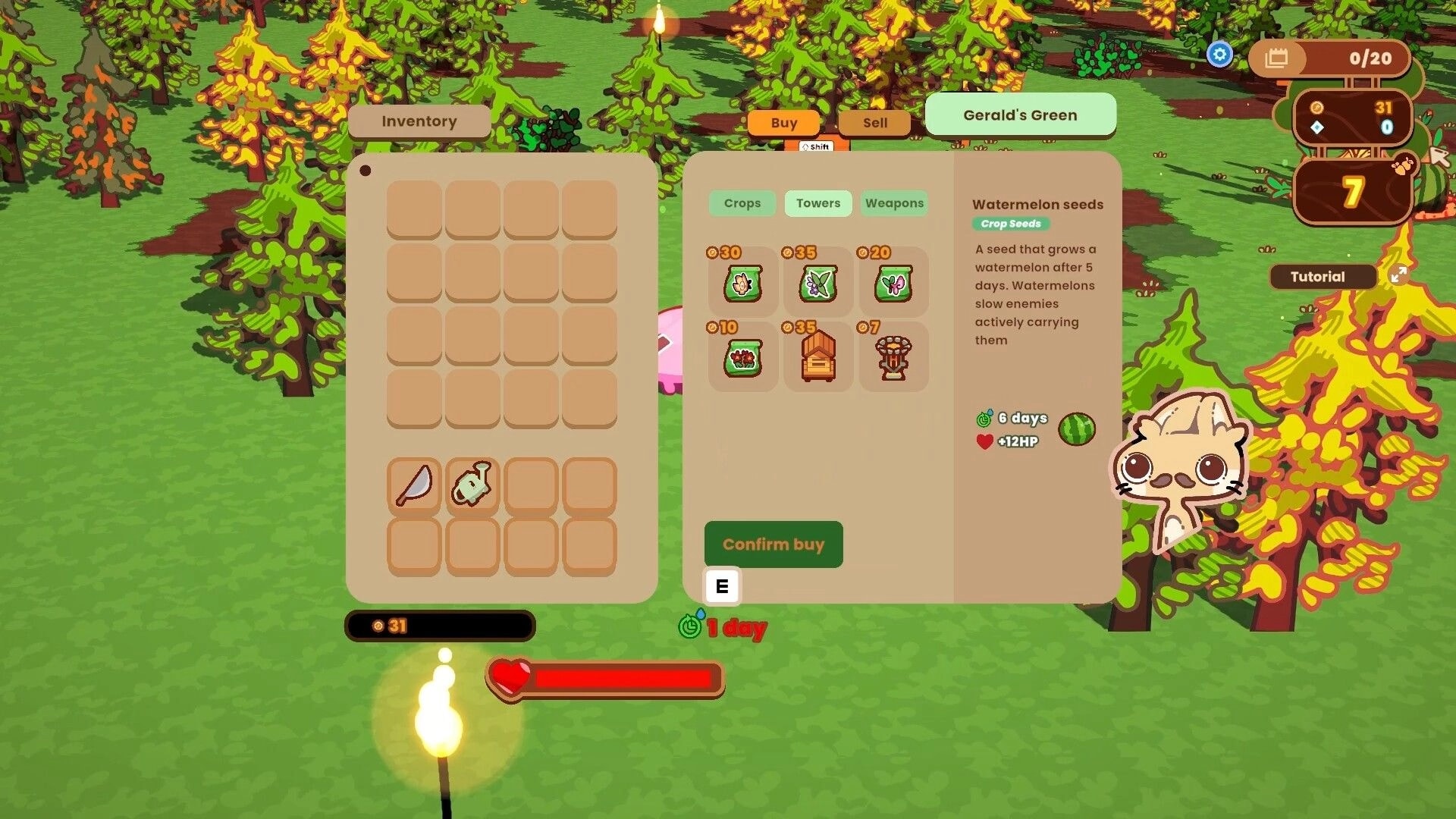
Task: Switch to Buy mode
Action: point(784,123)
